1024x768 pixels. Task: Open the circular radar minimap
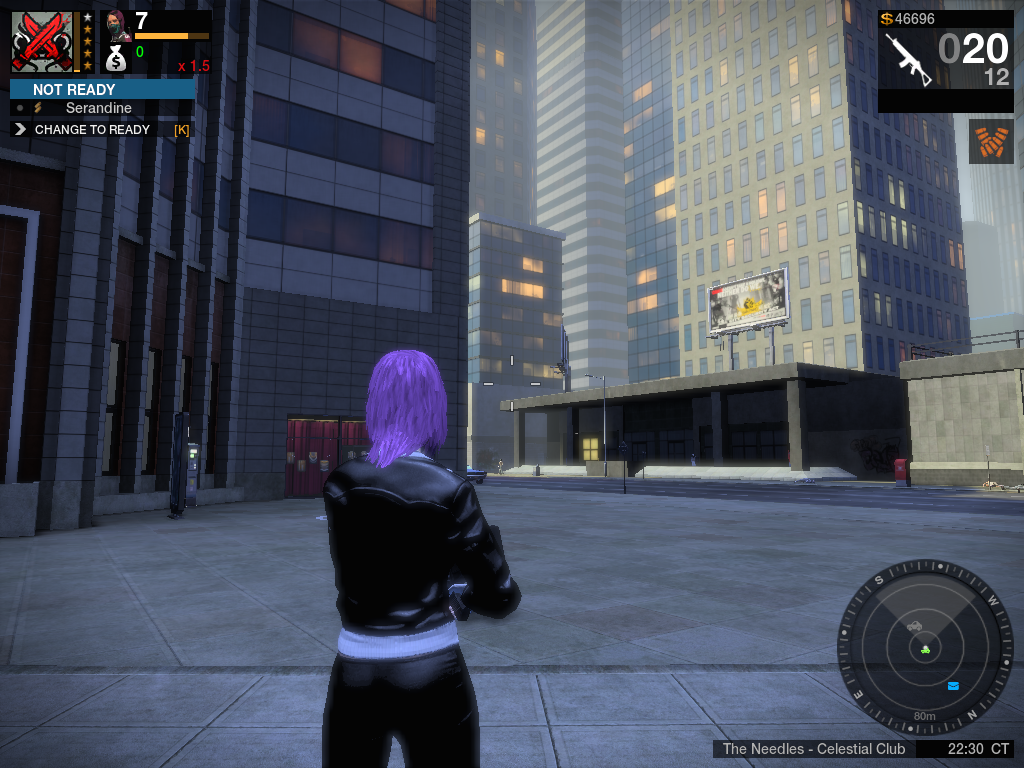pos(925,647)
